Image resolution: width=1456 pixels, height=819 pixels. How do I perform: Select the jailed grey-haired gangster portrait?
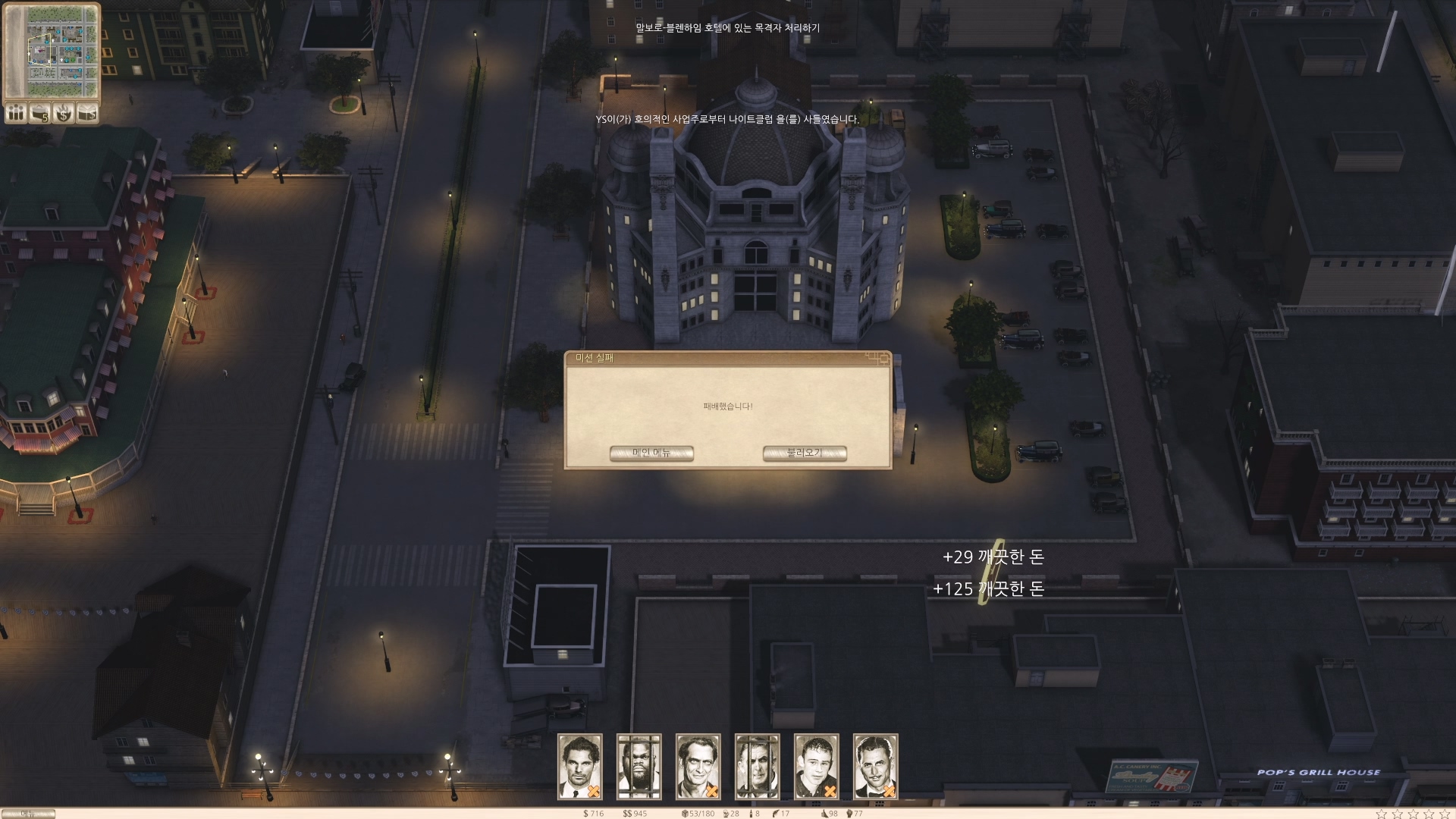point(758,766)
